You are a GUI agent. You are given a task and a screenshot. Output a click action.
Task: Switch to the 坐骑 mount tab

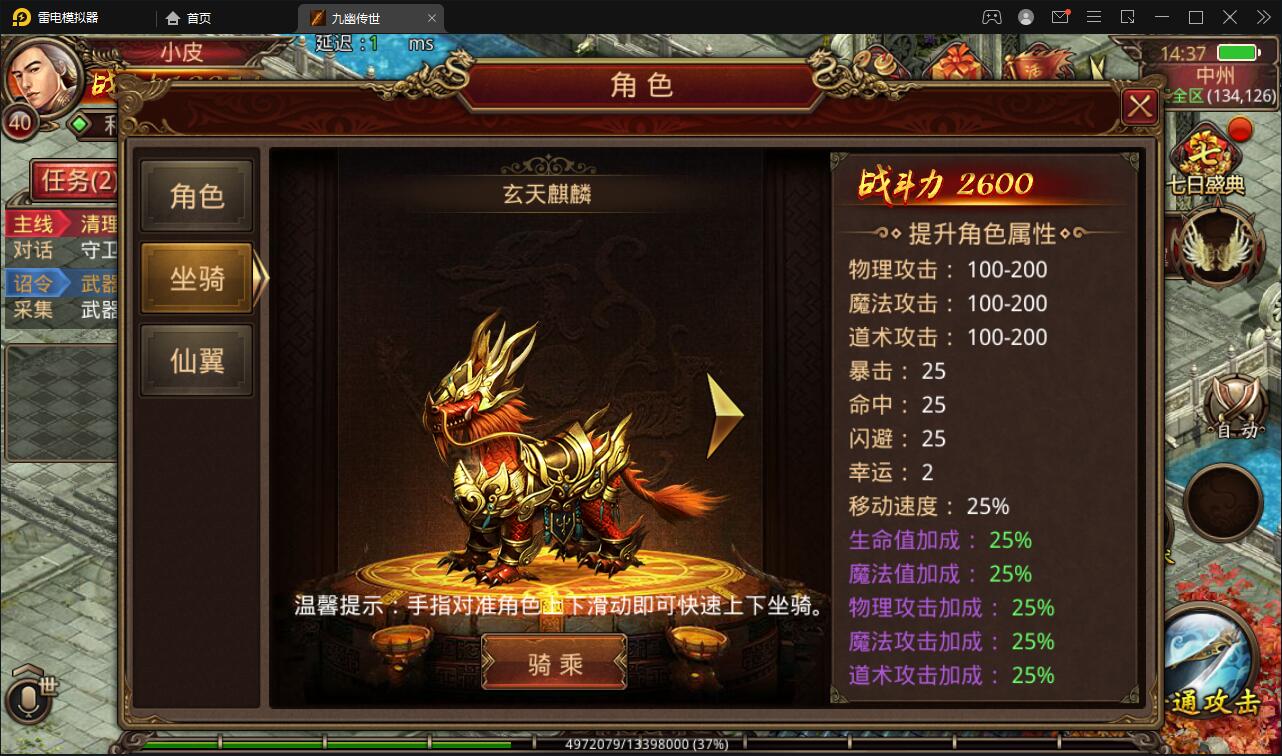click(x=196, y=277)
